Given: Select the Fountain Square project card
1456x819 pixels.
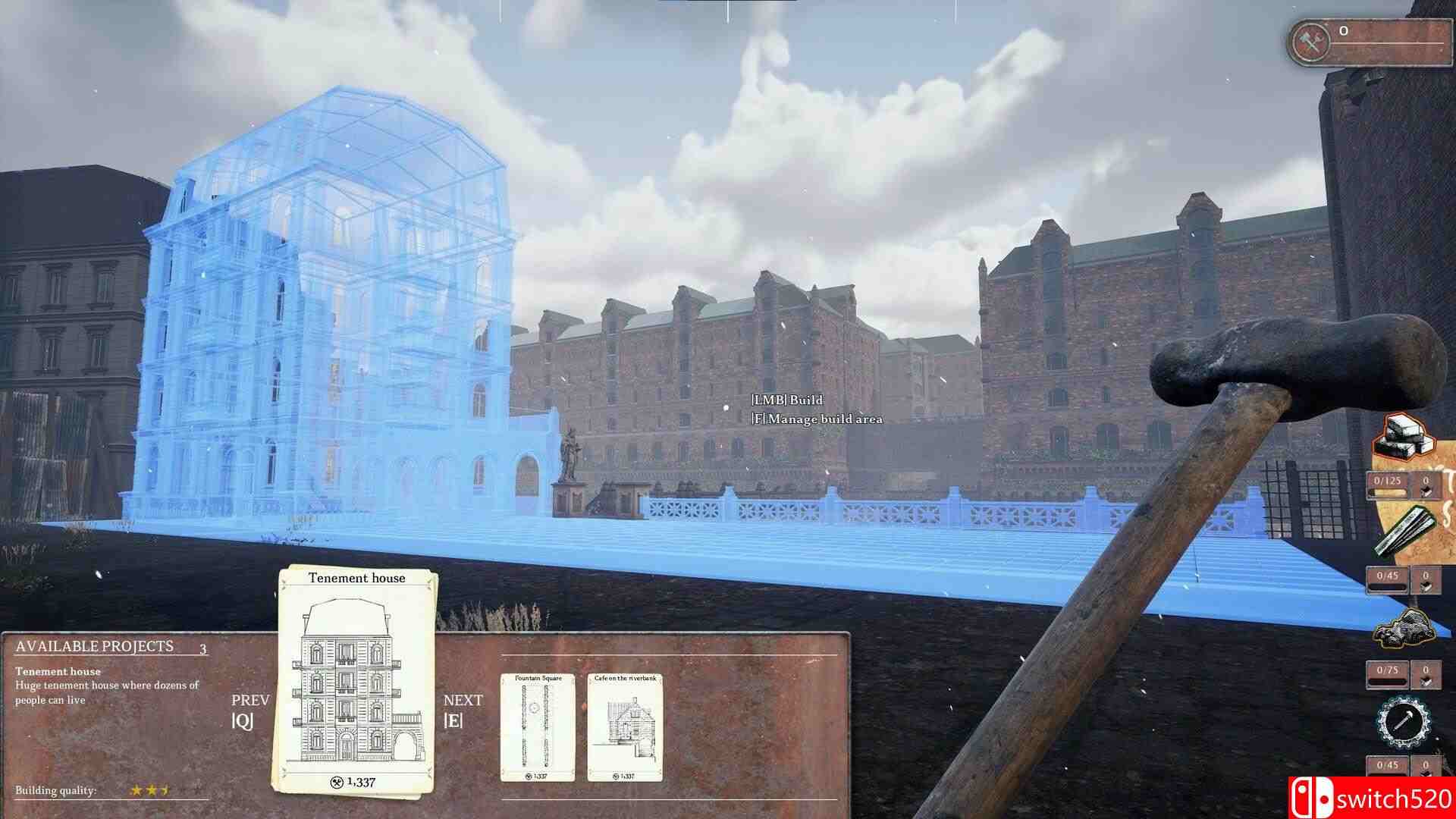Looking at the screenshot, I should tap(537, 728).
